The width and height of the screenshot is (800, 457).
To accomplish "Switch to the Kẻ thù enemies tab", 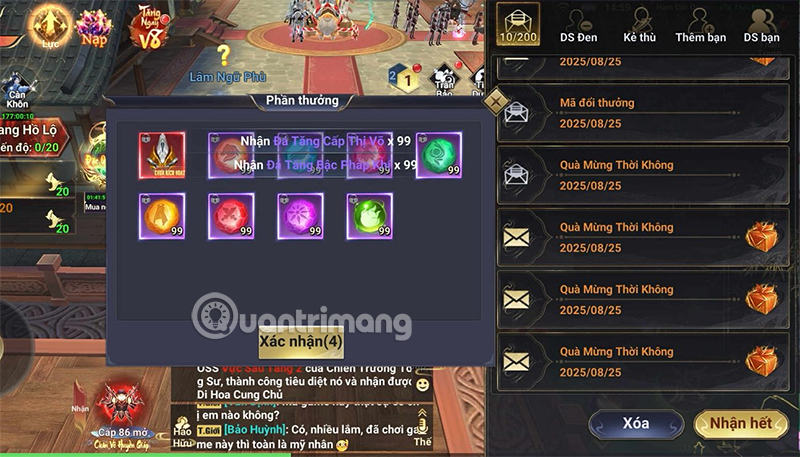I will coord(638,27).
